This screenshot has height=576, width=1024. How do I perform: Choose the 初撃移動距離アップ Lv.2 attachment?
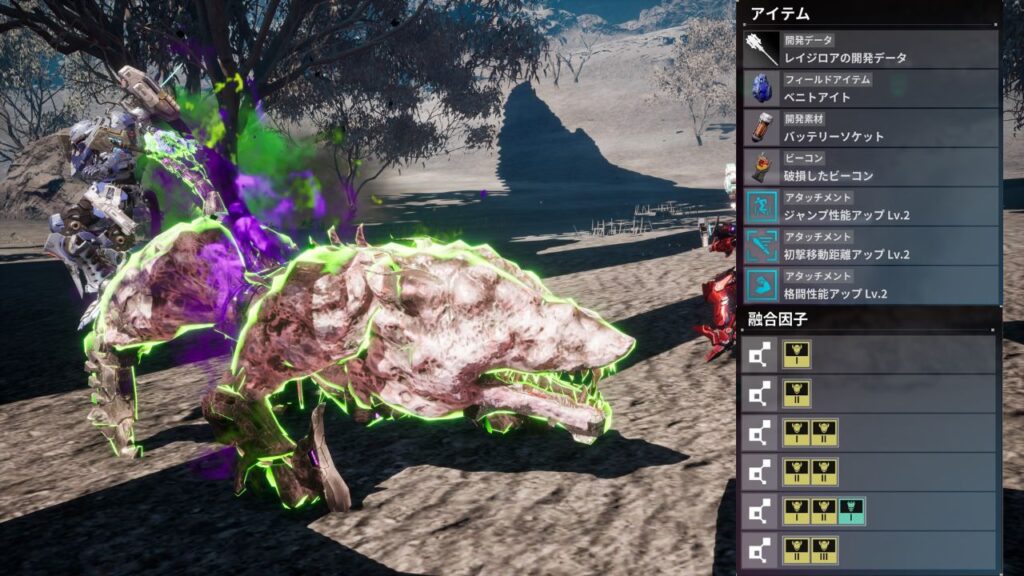[870, 246]
